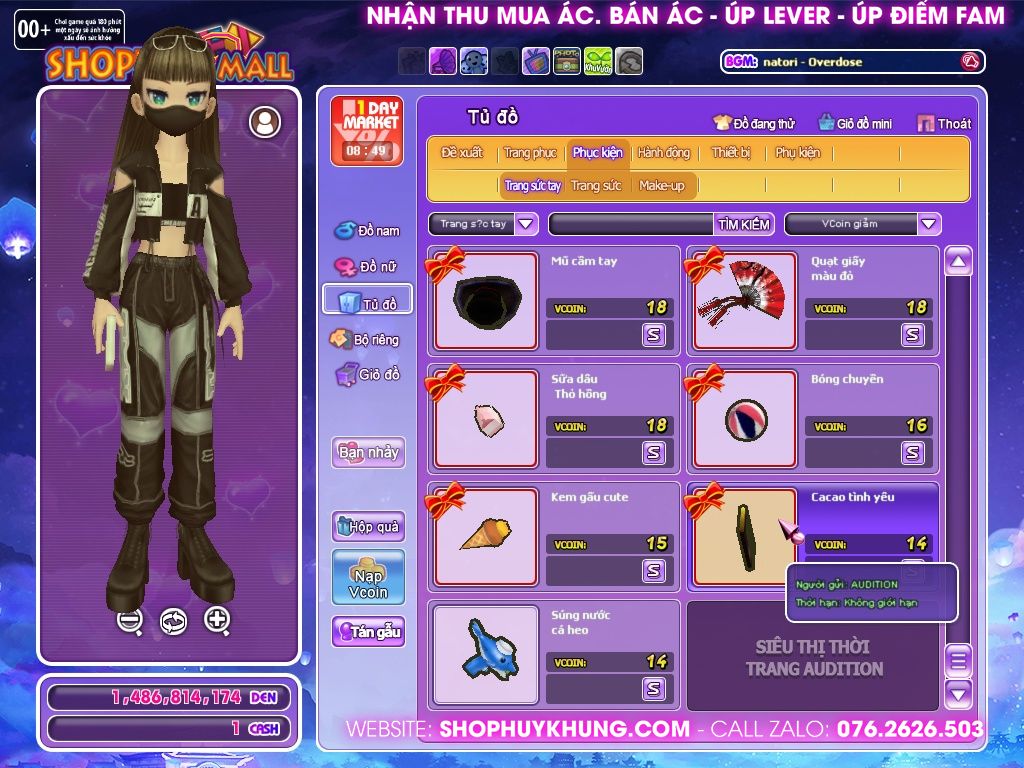Open the Giỏ đồ cart

coord(367,375)
